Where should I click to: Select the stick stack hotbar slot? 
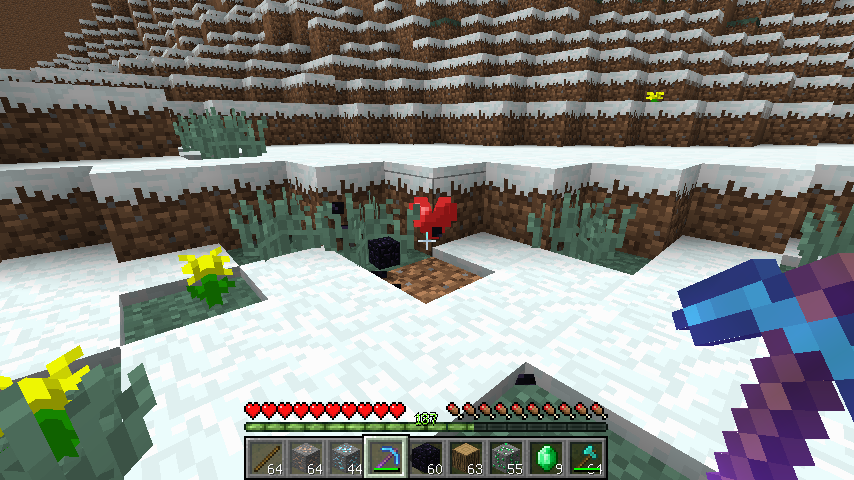point(267,456)
